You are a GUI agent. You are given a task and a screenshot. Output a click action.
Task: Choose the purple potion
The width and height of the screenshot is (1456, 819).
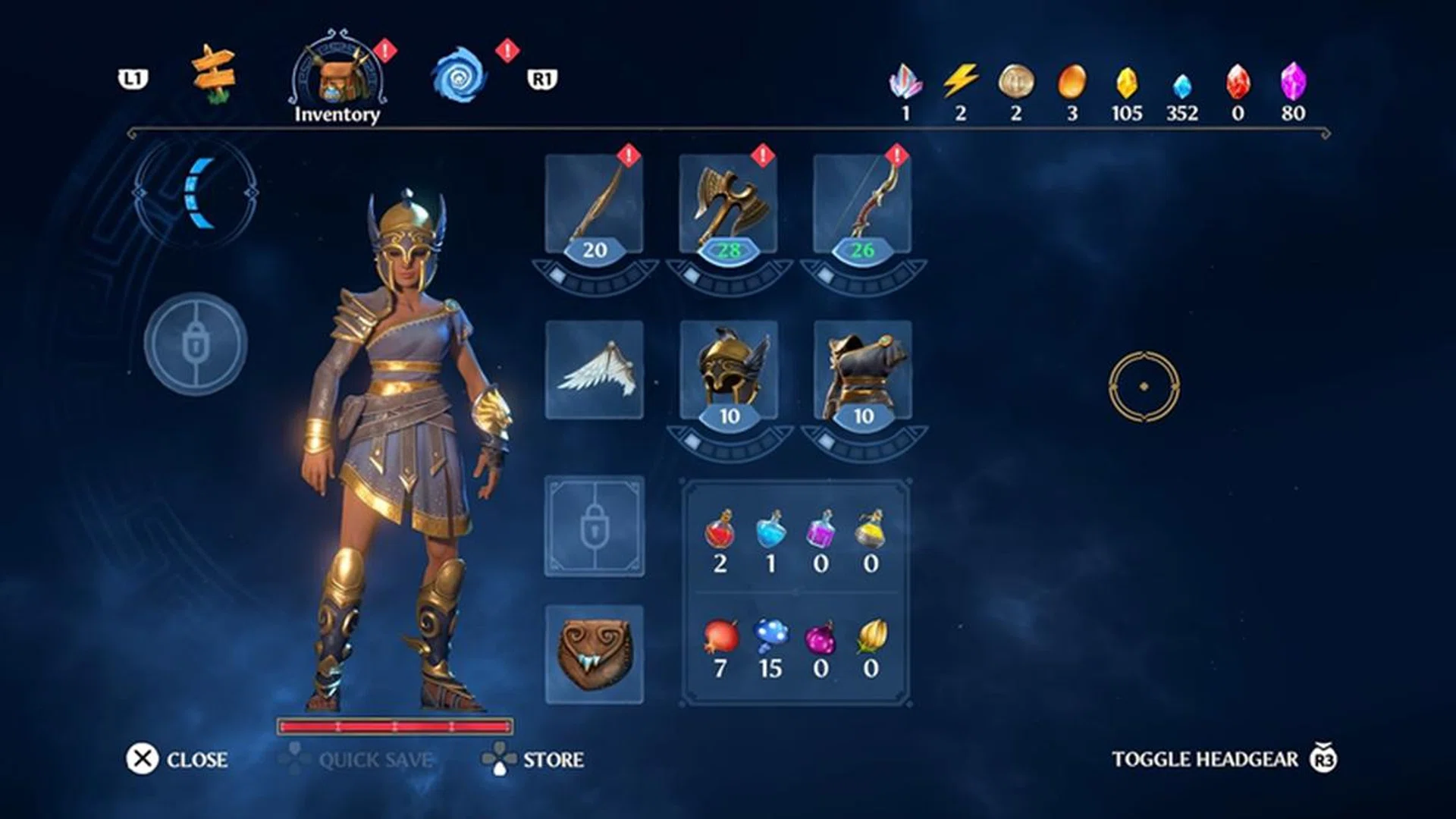(x=821, y=530)
